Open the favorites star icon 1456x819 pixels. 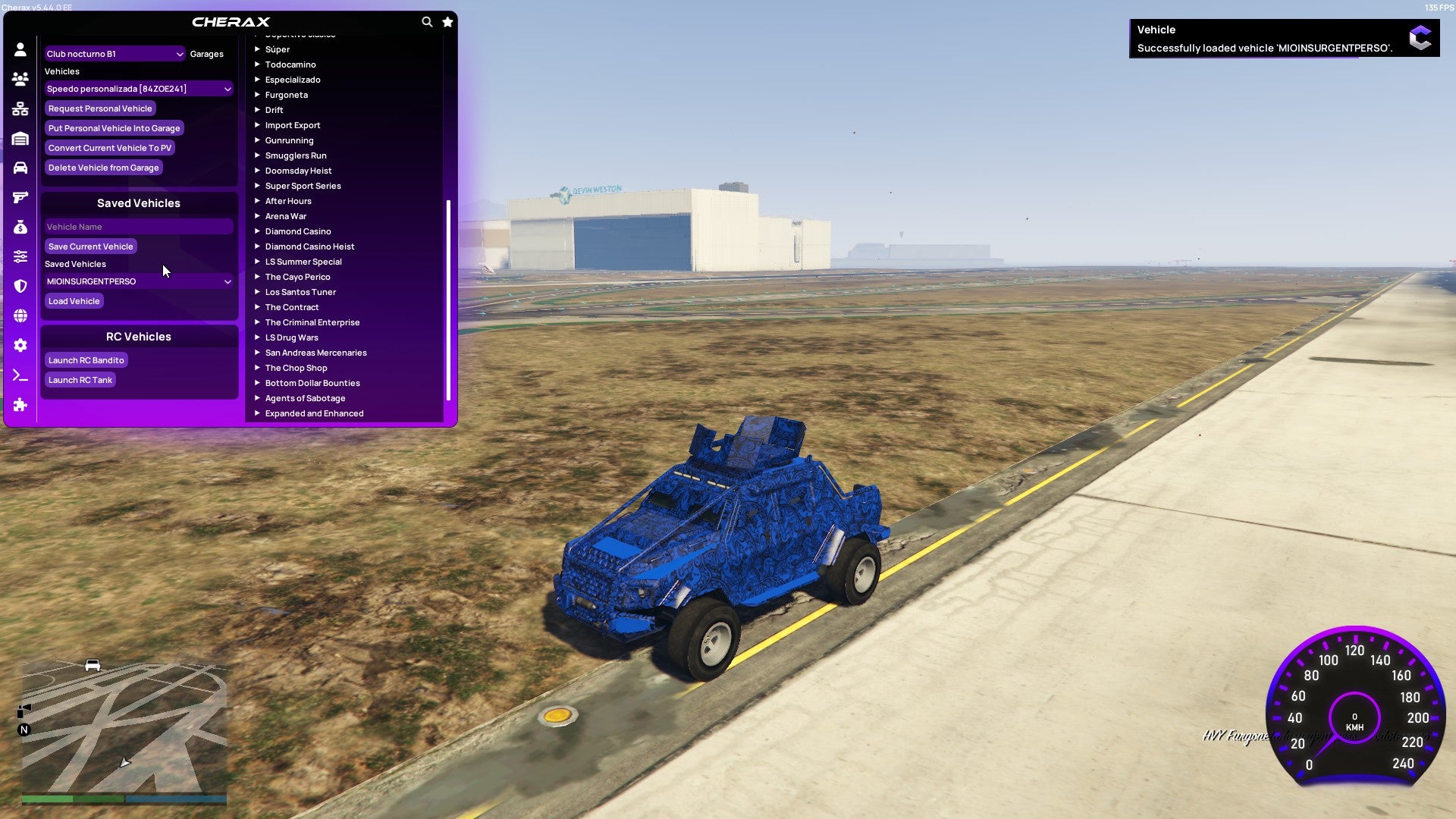447,22
